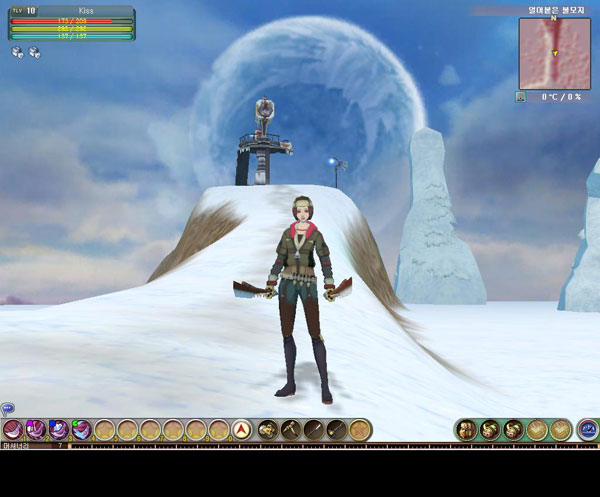Open the minimap in the corner

coord(553,52)
